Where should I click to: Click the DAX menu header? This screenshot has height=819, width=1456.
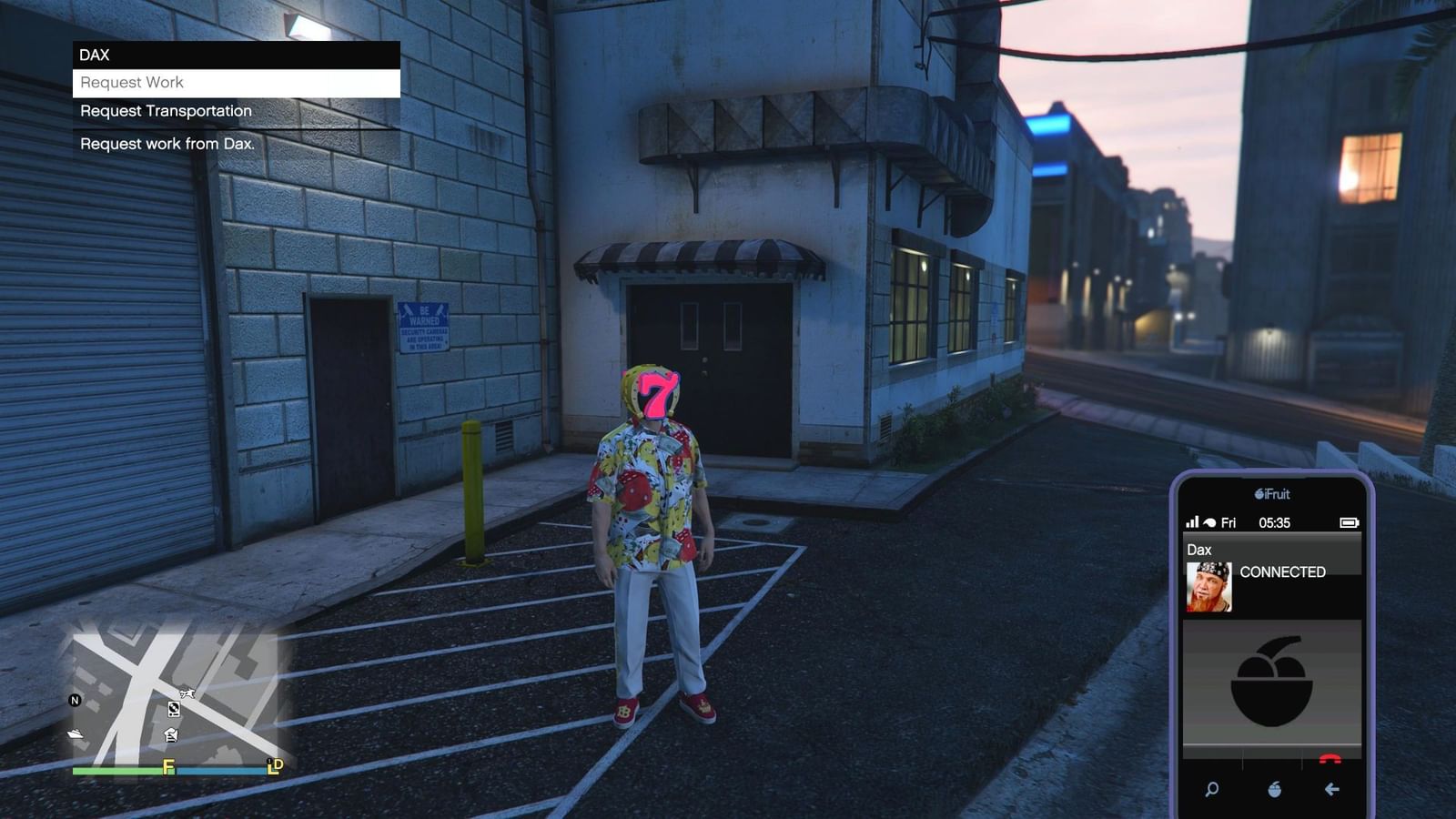pyautogui.click(x=92, y=55)
